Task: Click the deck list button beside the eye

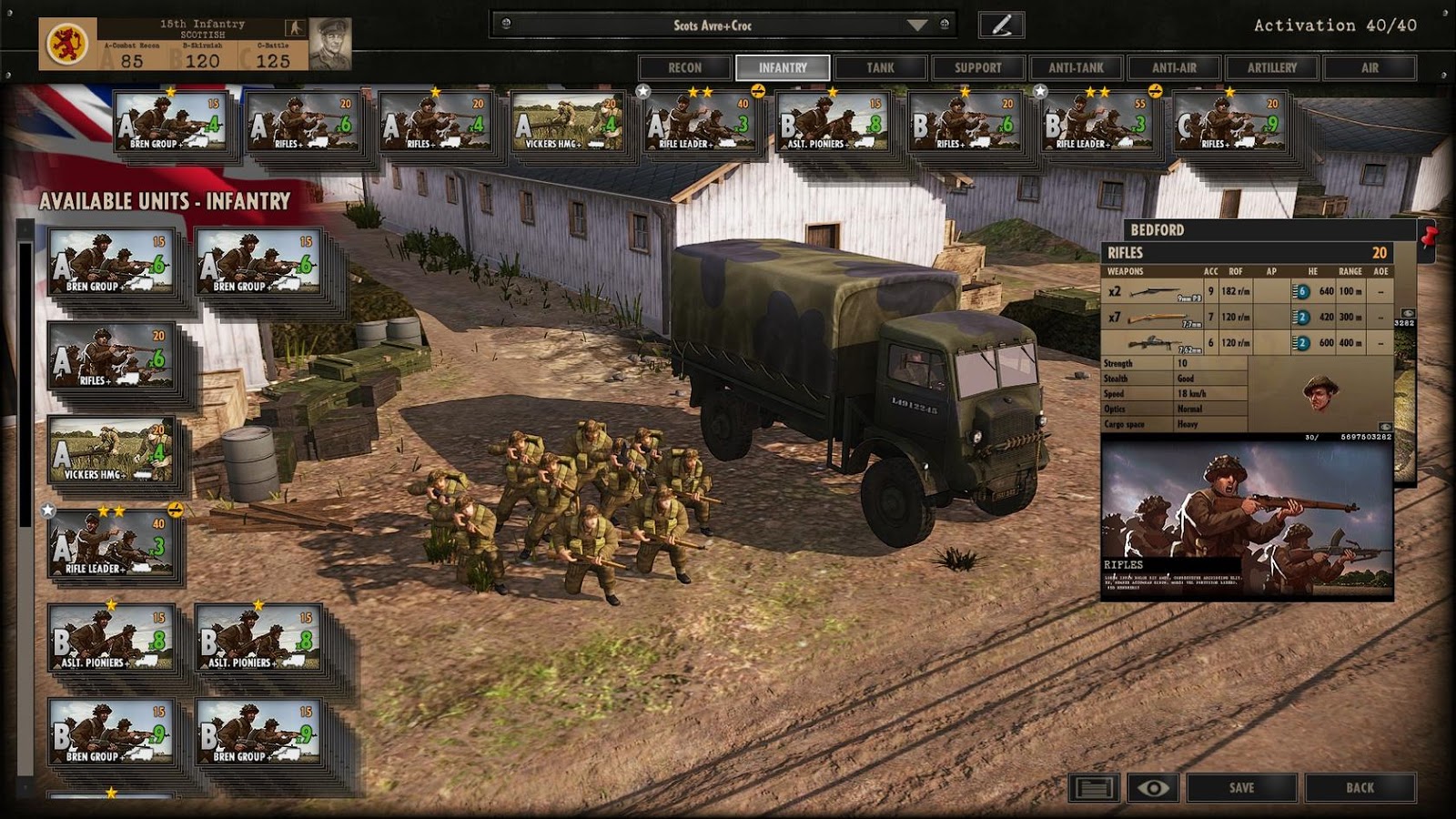Action: tap(1093, 788)
